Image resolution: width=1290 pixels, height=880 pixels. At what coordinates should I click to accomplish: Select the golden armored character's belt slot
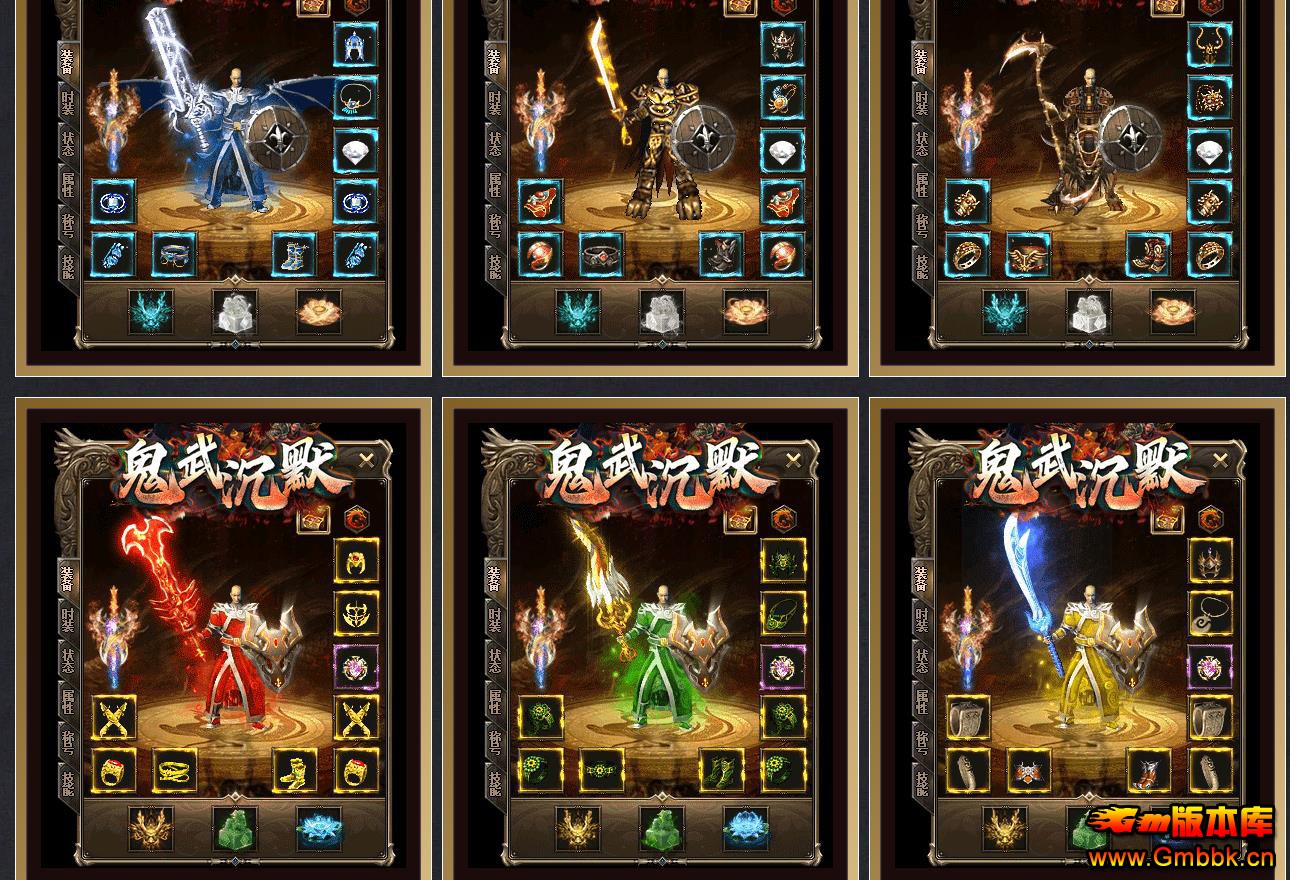601,254
